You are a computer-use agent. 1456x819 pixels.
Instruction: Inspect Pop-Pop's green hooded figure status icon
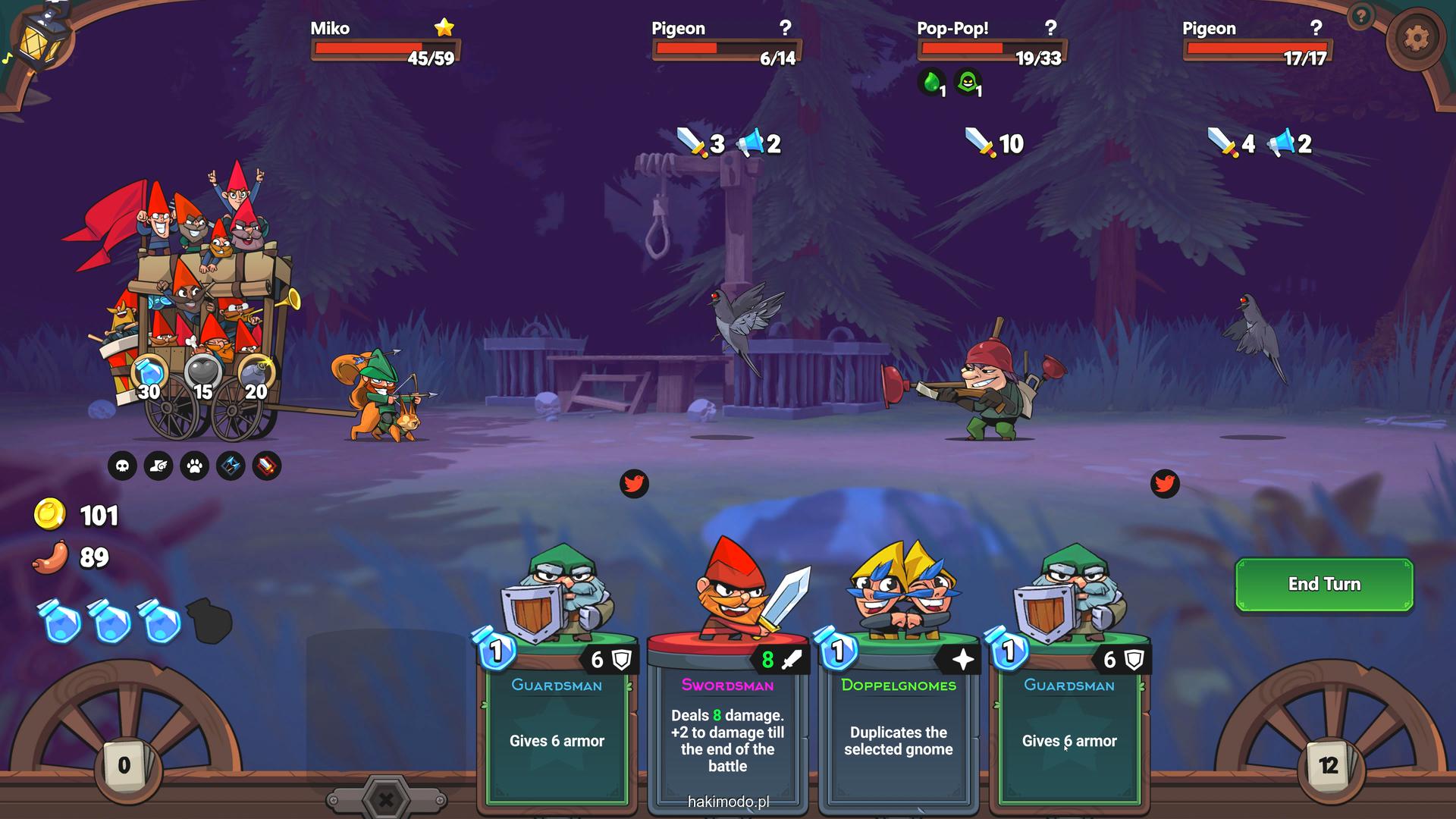(x=968, y=82)
